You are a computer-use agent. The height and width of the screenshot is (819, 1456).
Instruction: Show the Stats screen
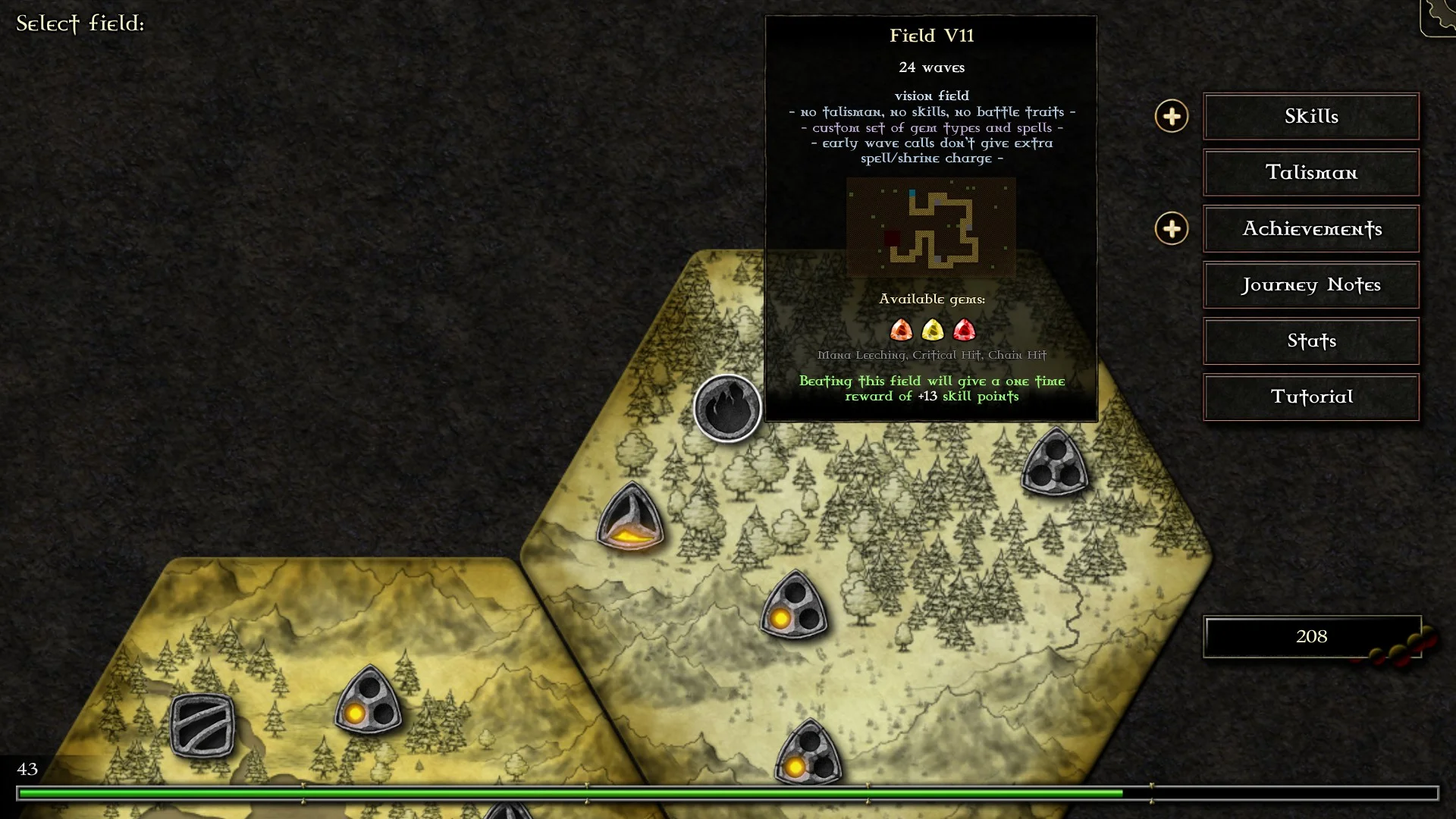pos(1310,341)
